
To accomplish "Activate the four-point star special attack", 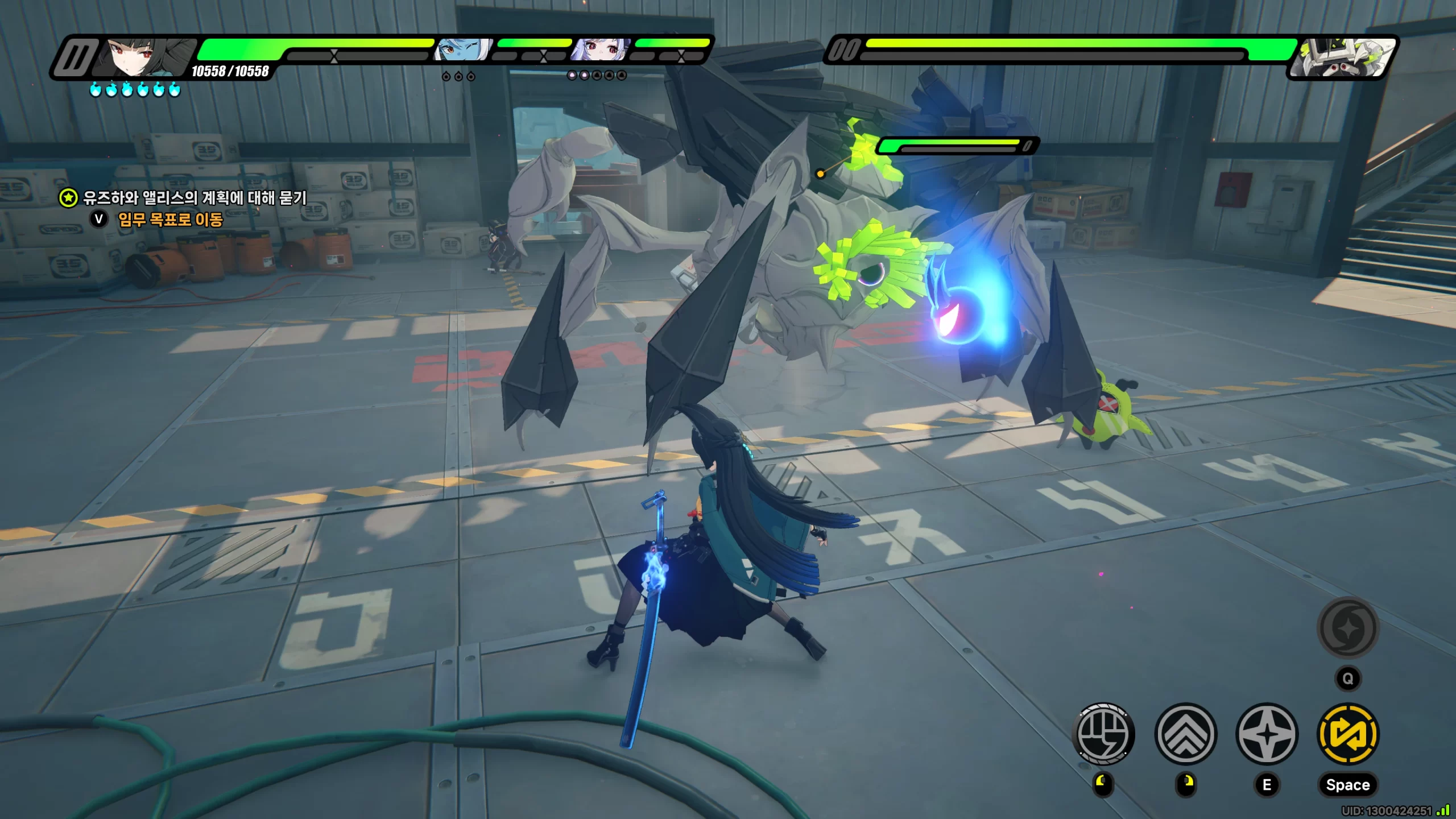I will coord(1267,734).
